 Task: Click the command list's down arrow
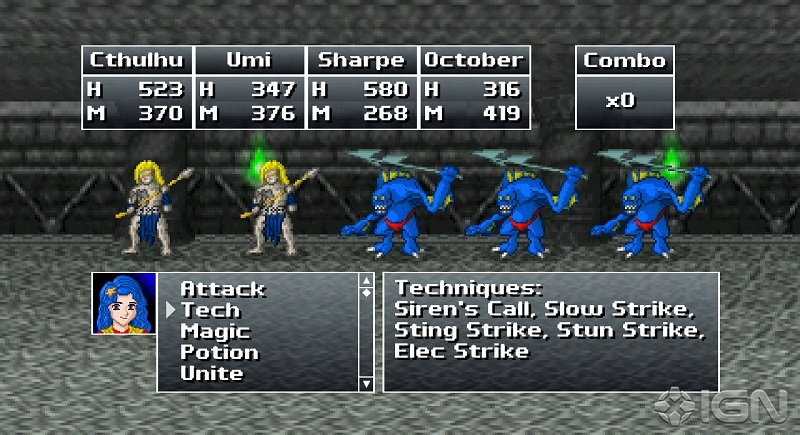366,382
